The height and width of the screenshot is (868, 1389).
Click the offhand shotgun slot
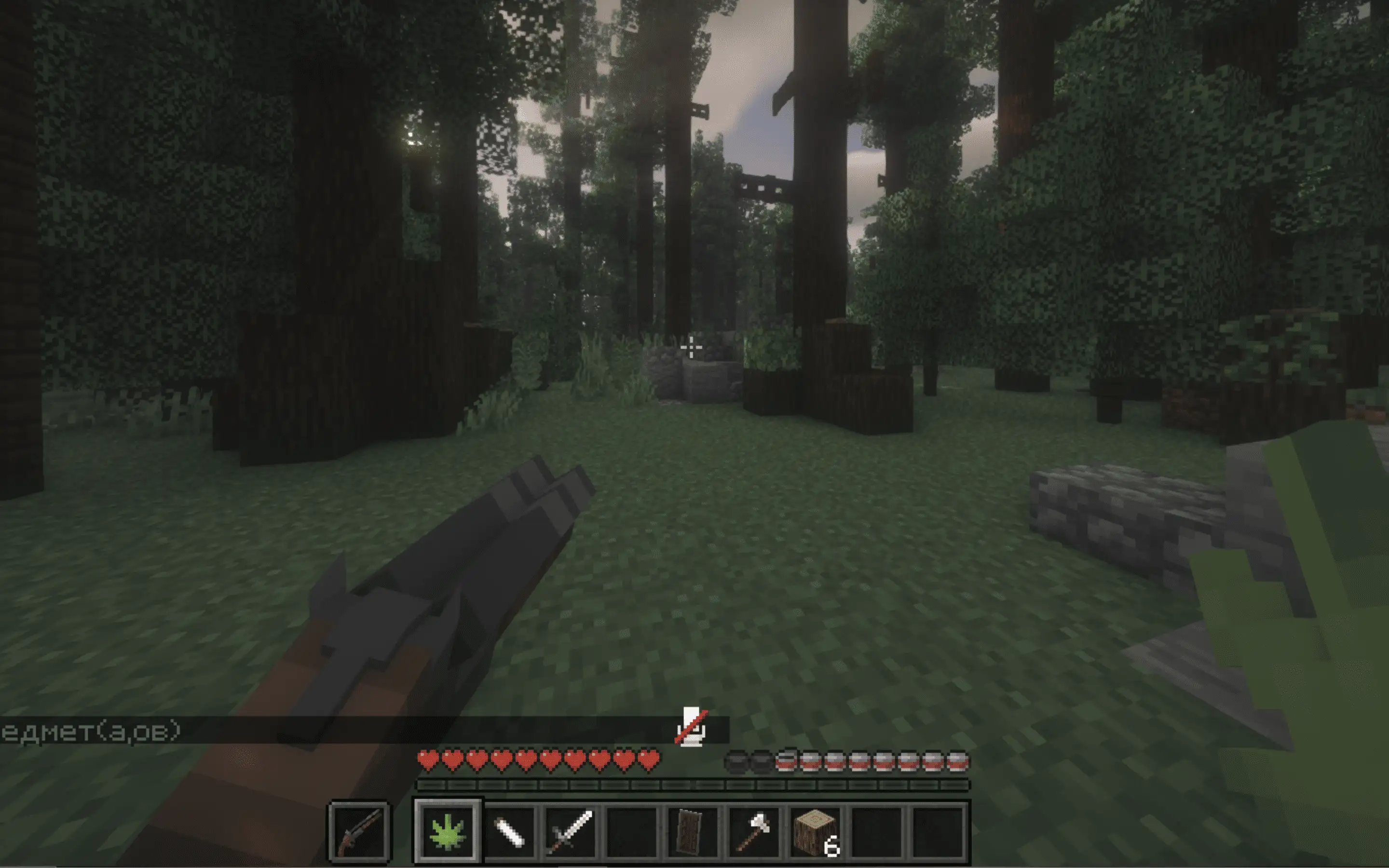click(359, 830)
